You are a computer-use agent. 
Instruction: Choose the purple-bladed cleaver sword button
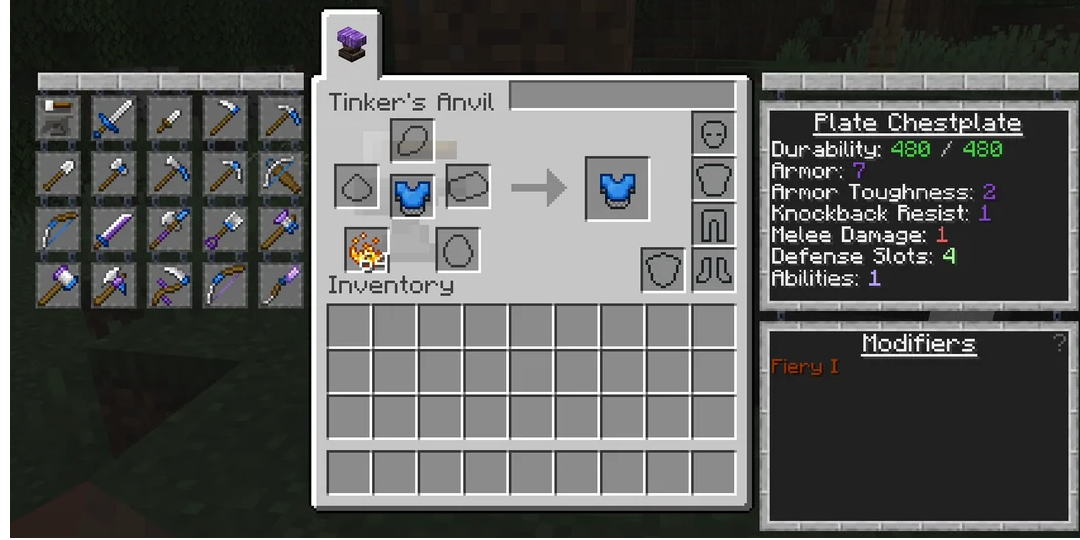(112, 230)
